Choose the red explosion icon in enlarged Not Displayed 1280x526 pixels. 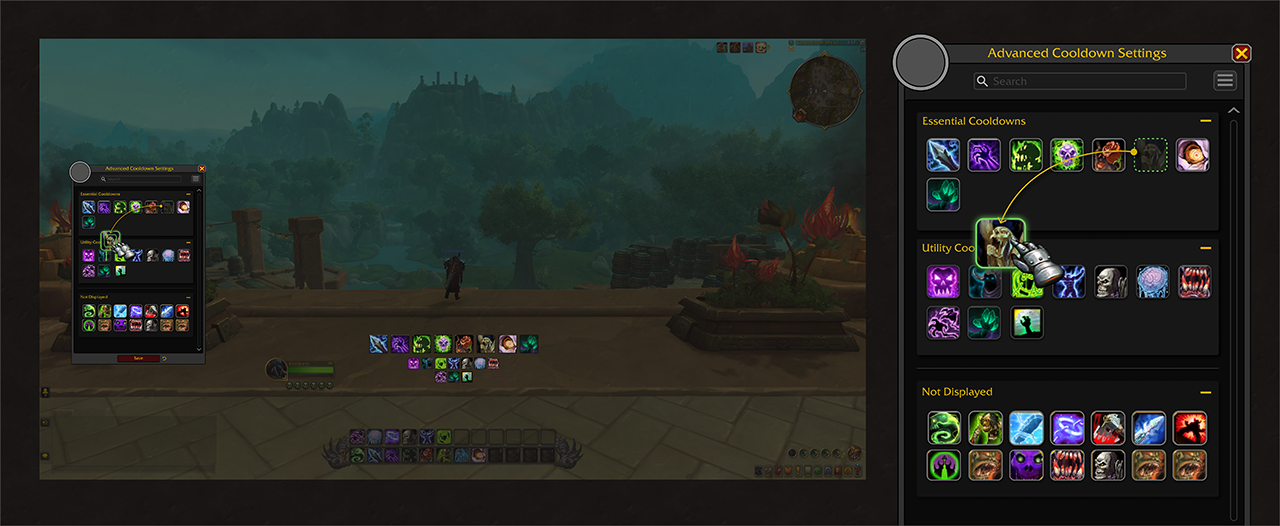(x=1190, y=428)
